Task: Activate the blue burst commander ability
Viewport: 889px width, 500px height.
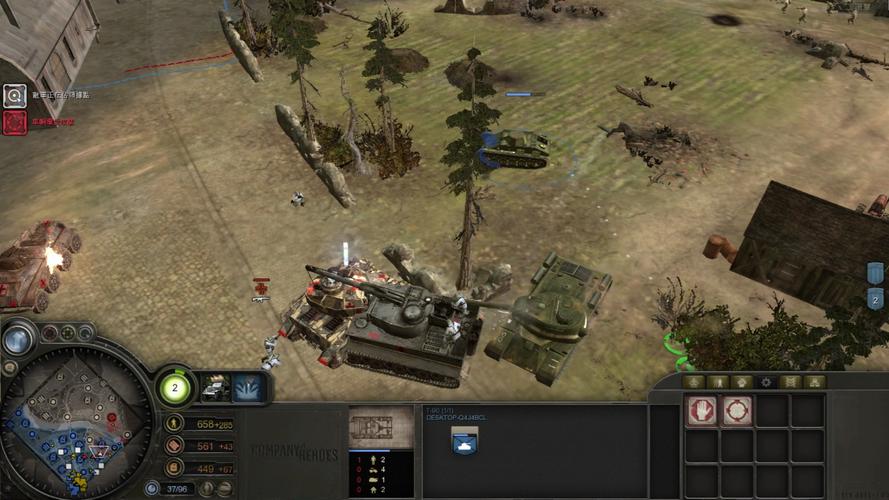Action: (248, 388)
